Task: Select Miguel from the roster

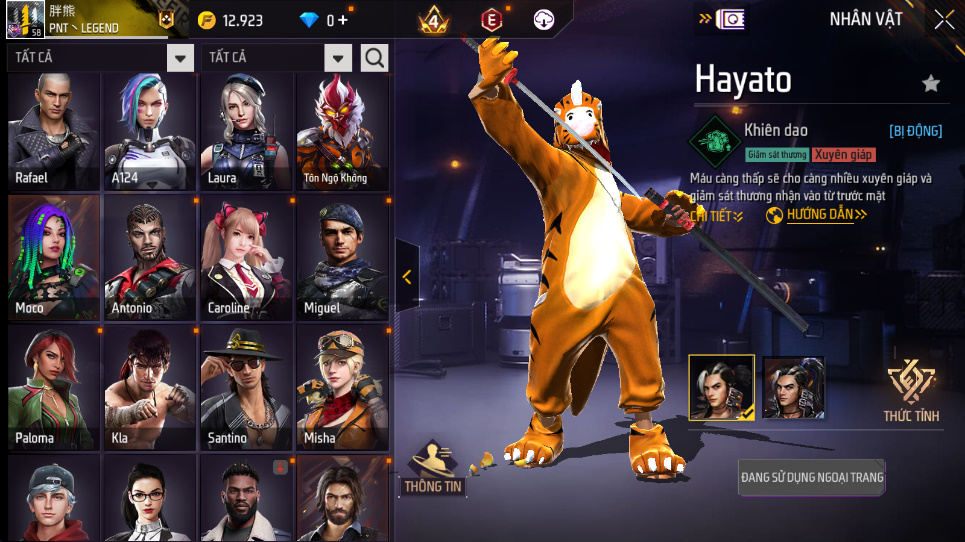Action: pos(342,257)
